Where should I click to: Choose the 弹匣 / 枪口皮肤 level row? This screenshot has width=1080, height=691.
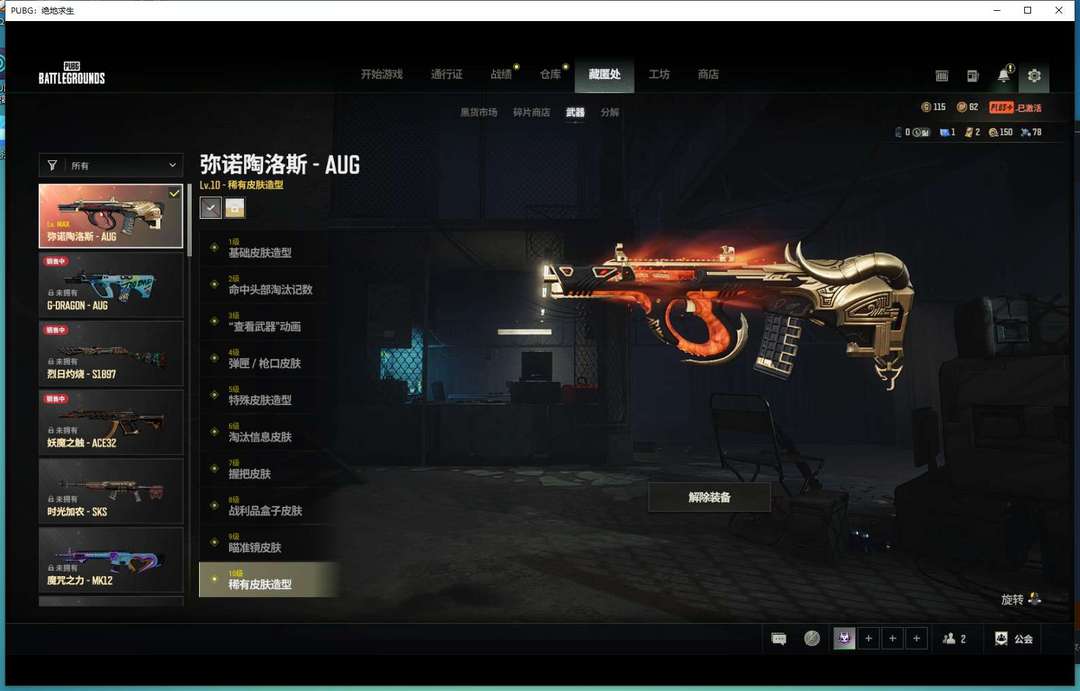(x=264, y=363)
